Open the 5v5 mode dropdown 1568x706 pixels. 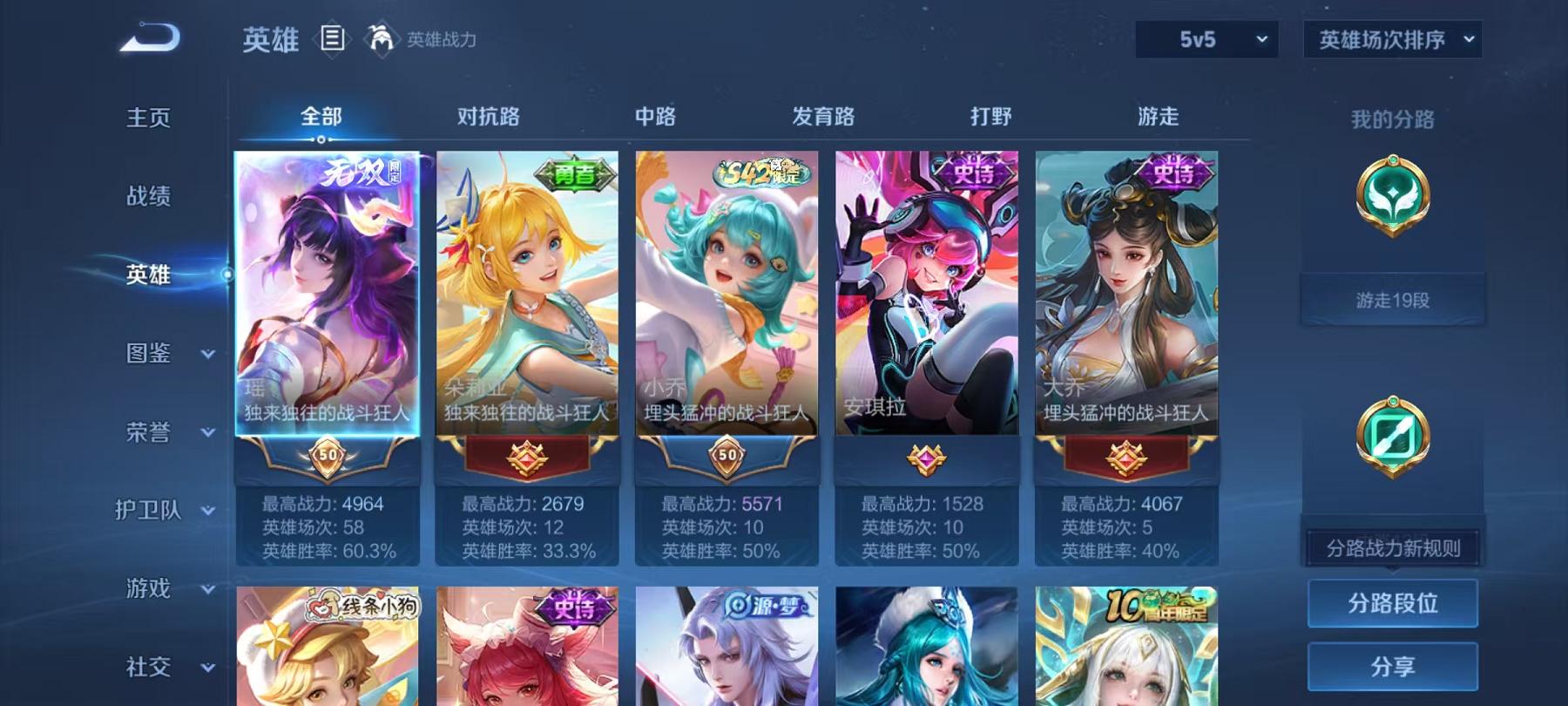click(1206, 39)
